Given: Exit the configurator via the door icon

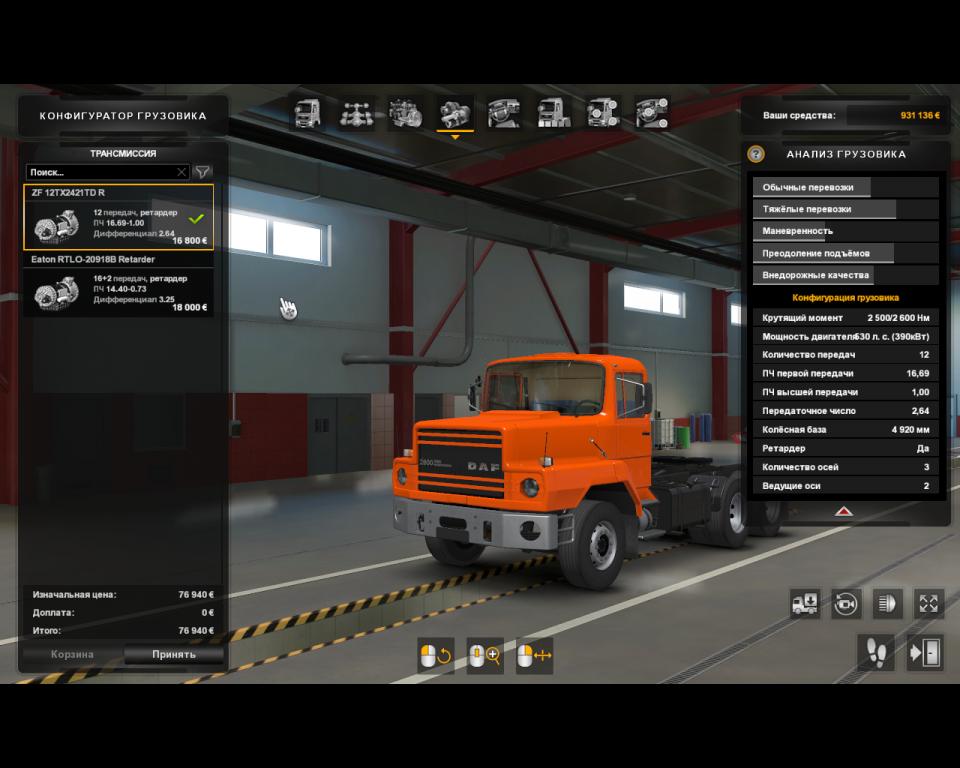Looking at the screenshot, I should 925,653.
